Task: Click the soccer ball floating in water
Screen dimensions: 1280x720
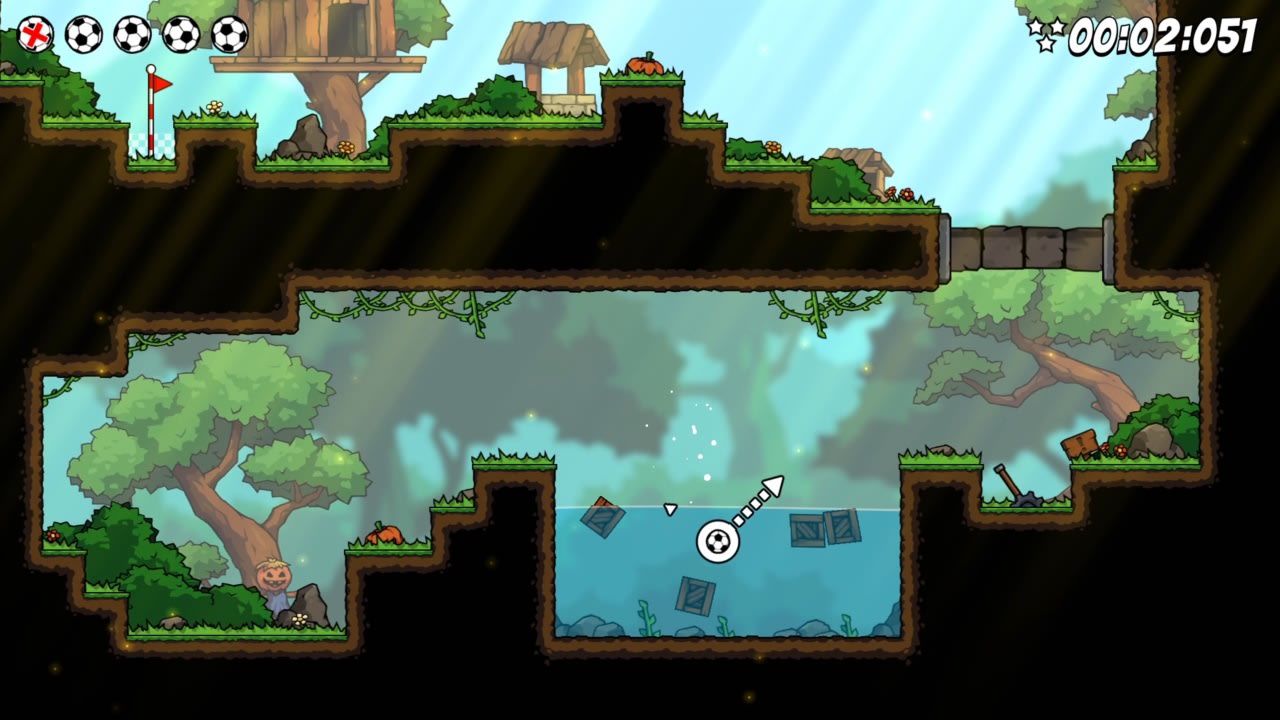Action: click(x=718, y=540)
